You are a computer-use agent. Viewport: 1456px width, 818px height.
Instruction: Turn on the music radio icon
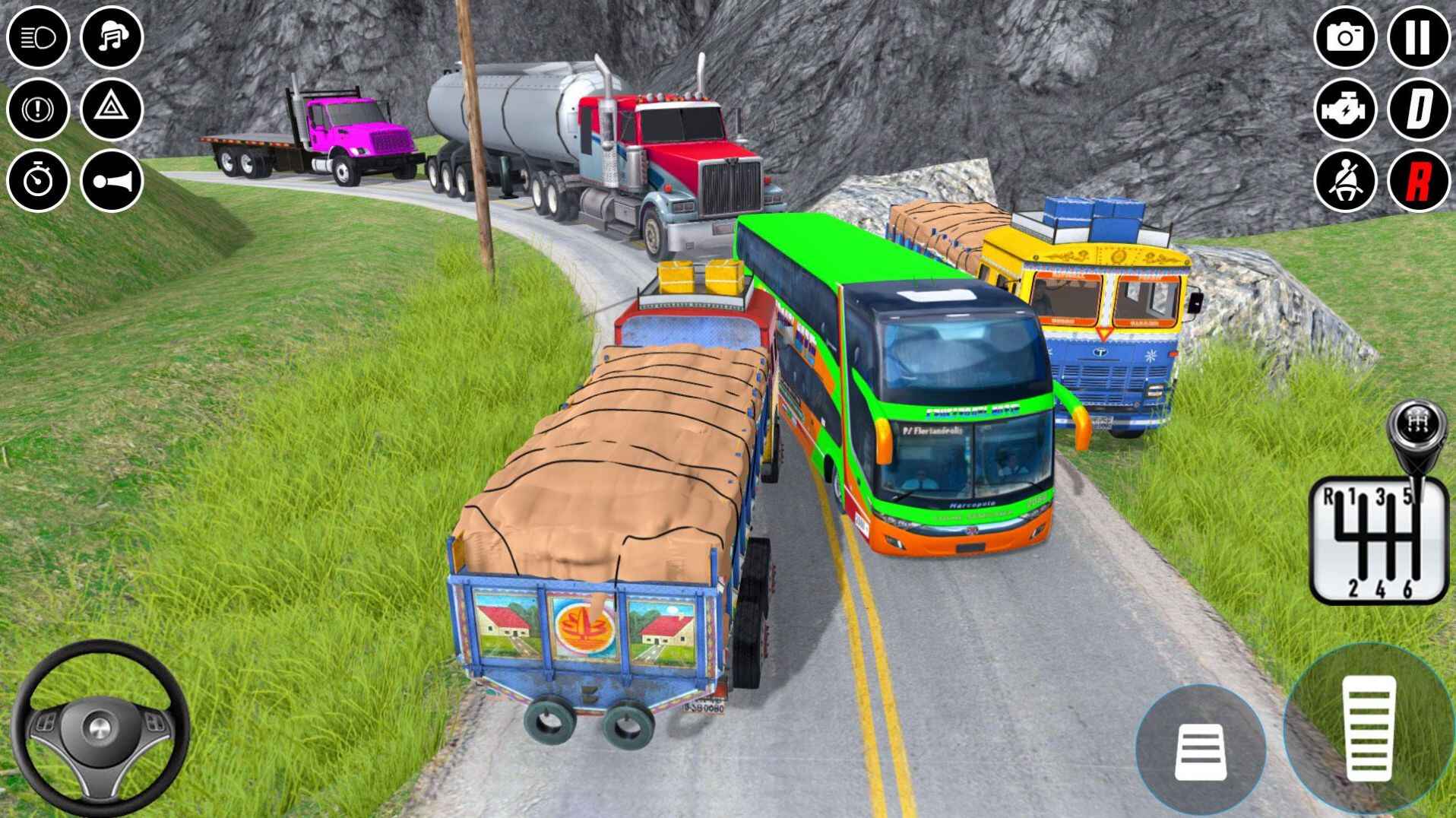[112, 36]
